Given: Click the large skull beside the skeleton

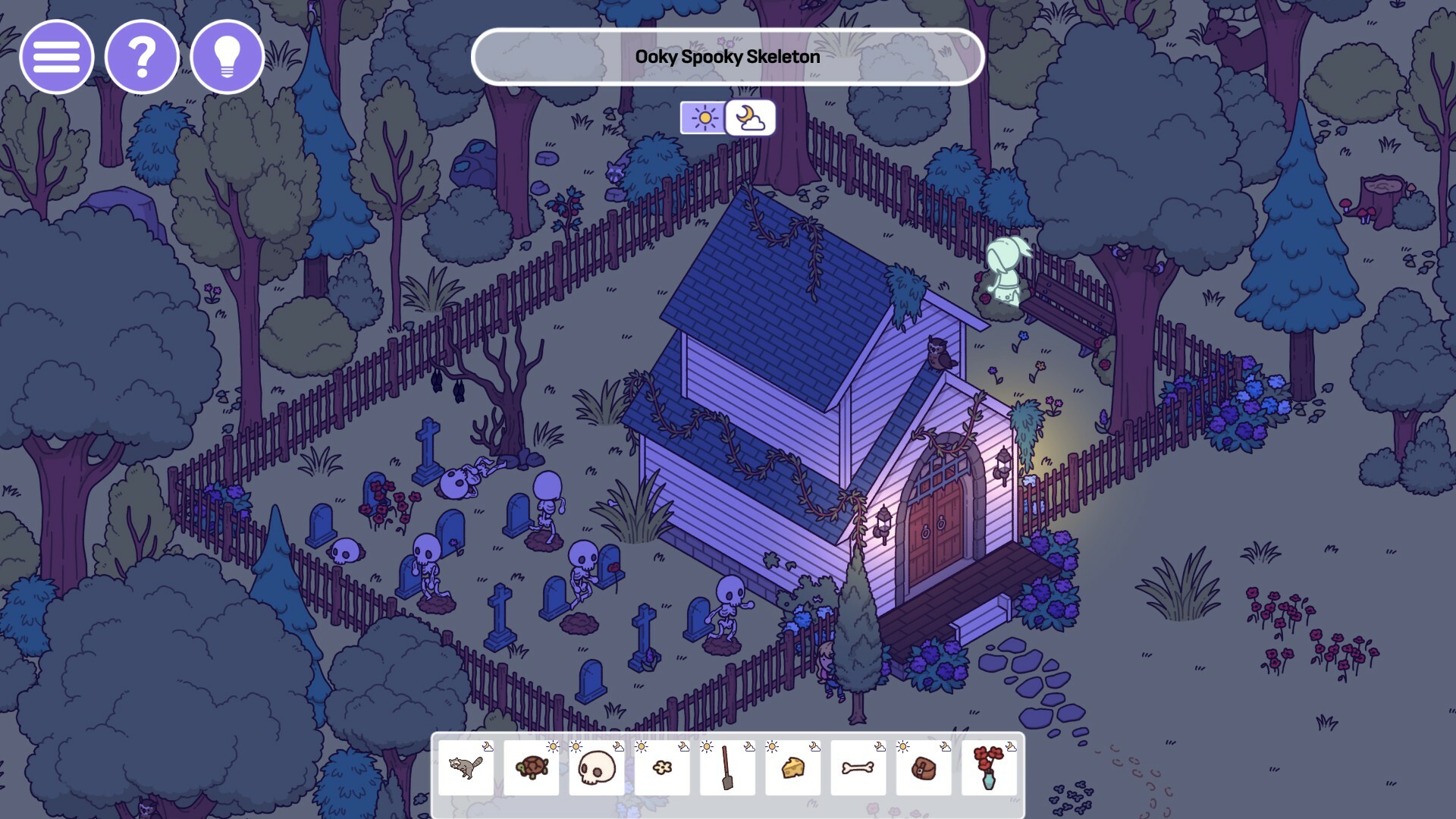Looking at the screenshot, I should pyautogui.click(x=455, y=482).
